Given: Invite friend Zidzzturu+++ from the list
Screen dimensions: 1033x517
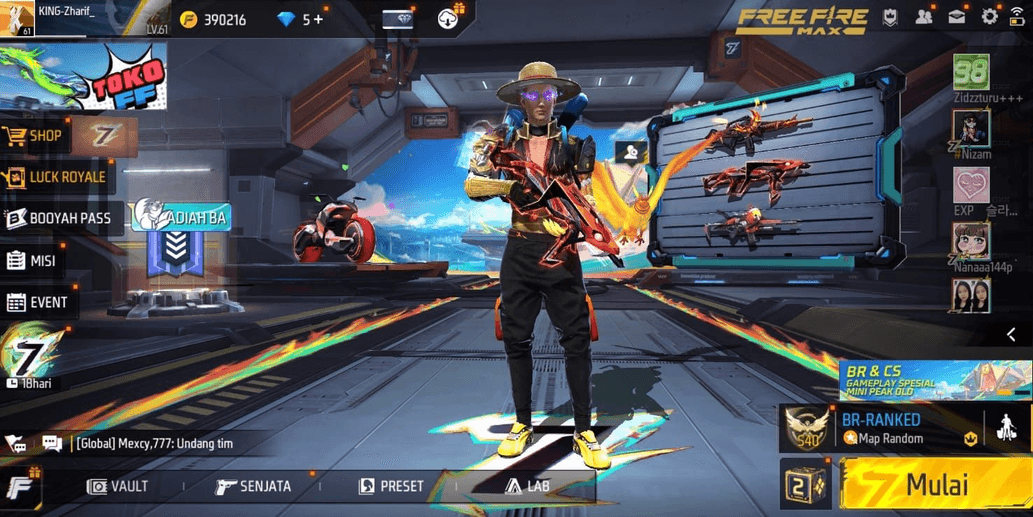Looking at the screenshot, I should click(971, 73).
